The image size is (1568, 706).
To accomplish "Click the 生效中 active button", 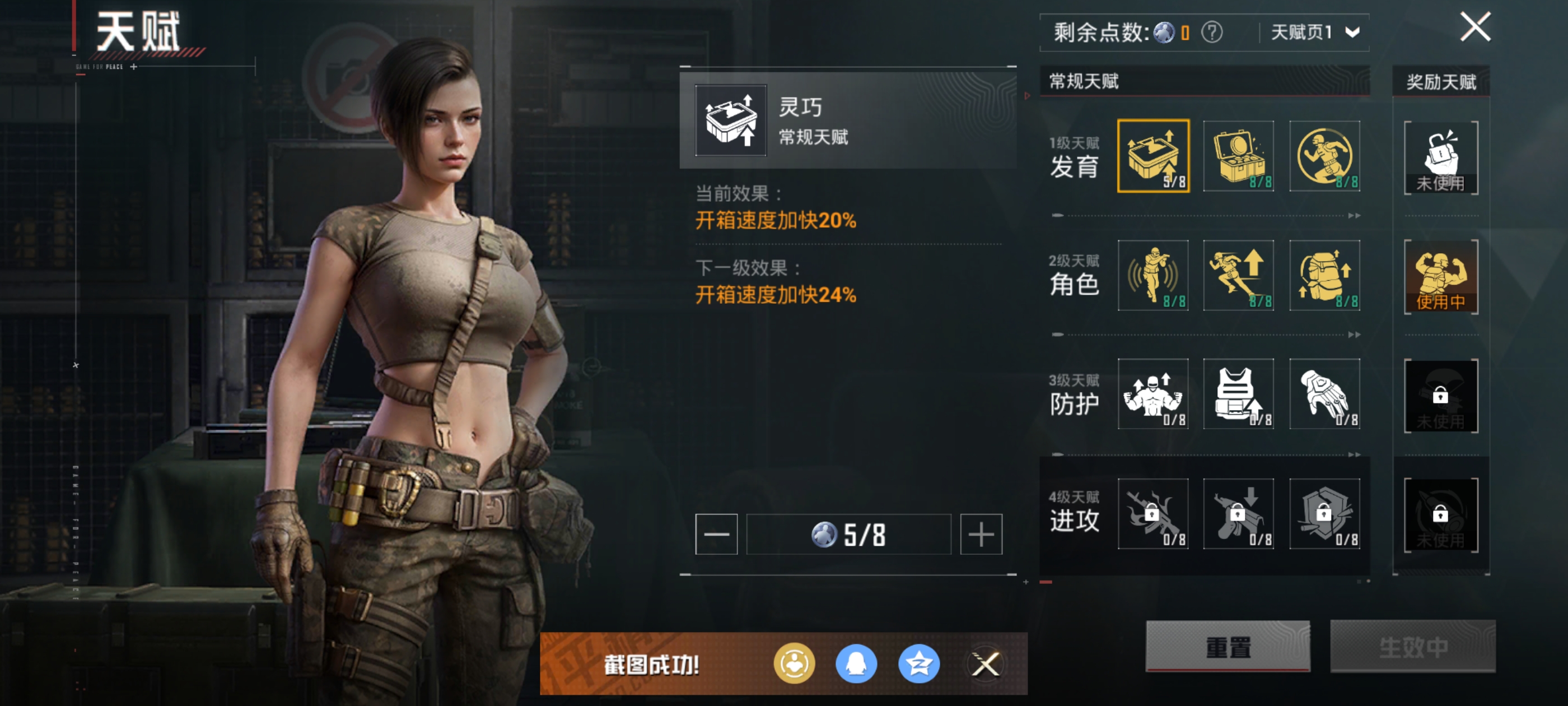I will tap(1412, 646).
